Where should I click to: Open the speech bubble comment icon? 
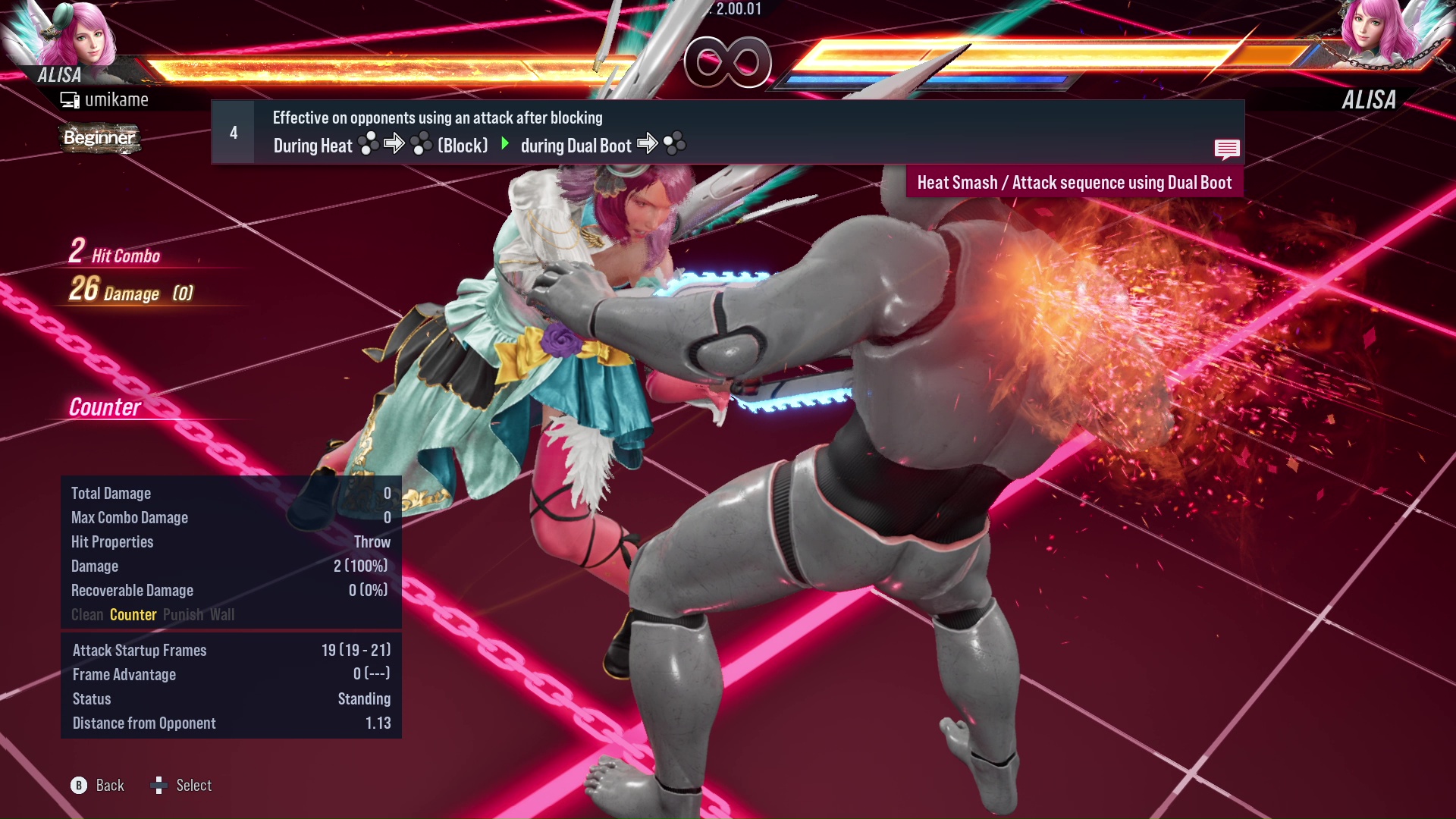[1227, 149]
